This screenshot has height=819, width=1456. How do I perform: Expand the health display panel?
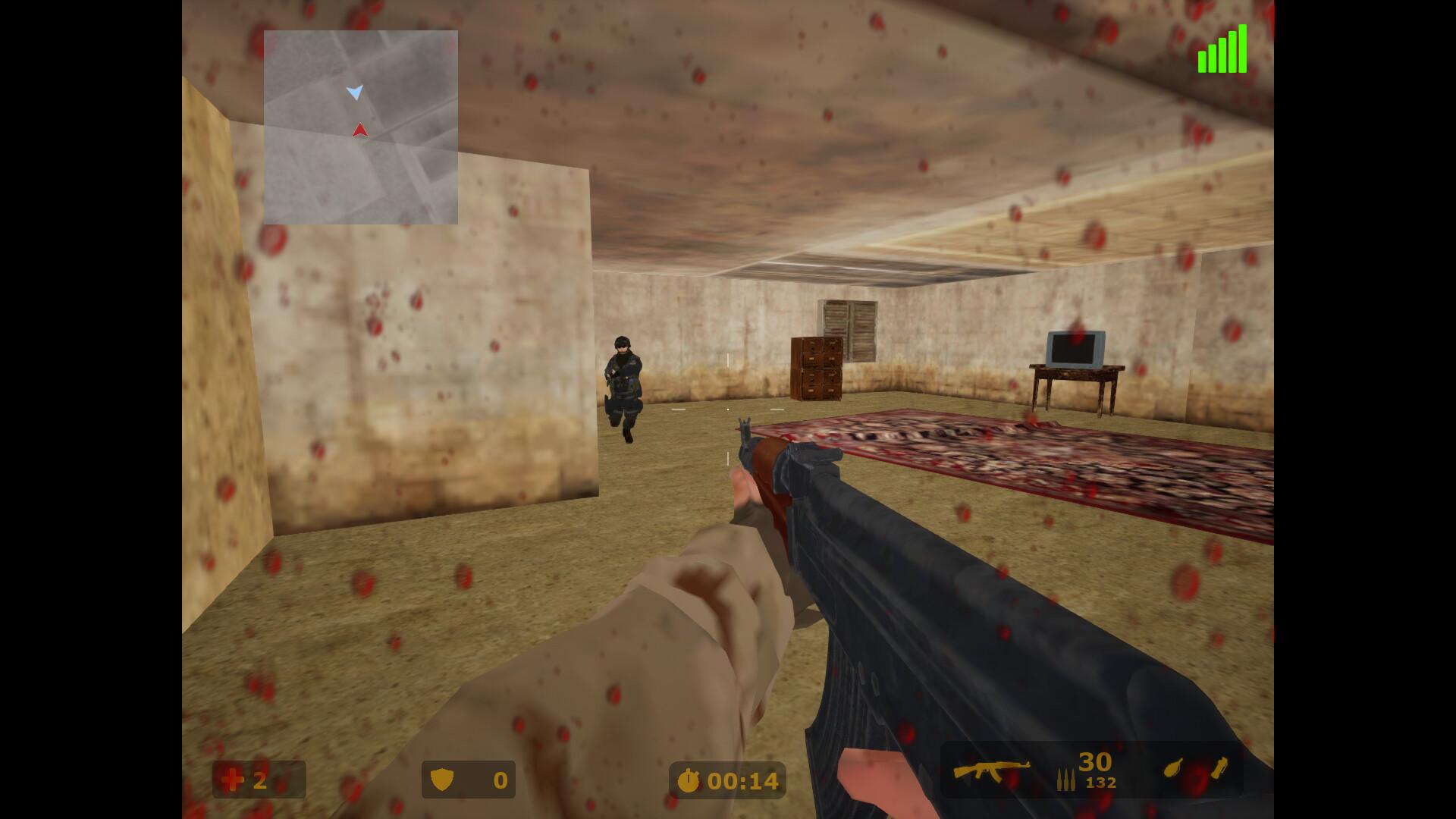click(x=258, y=780)
